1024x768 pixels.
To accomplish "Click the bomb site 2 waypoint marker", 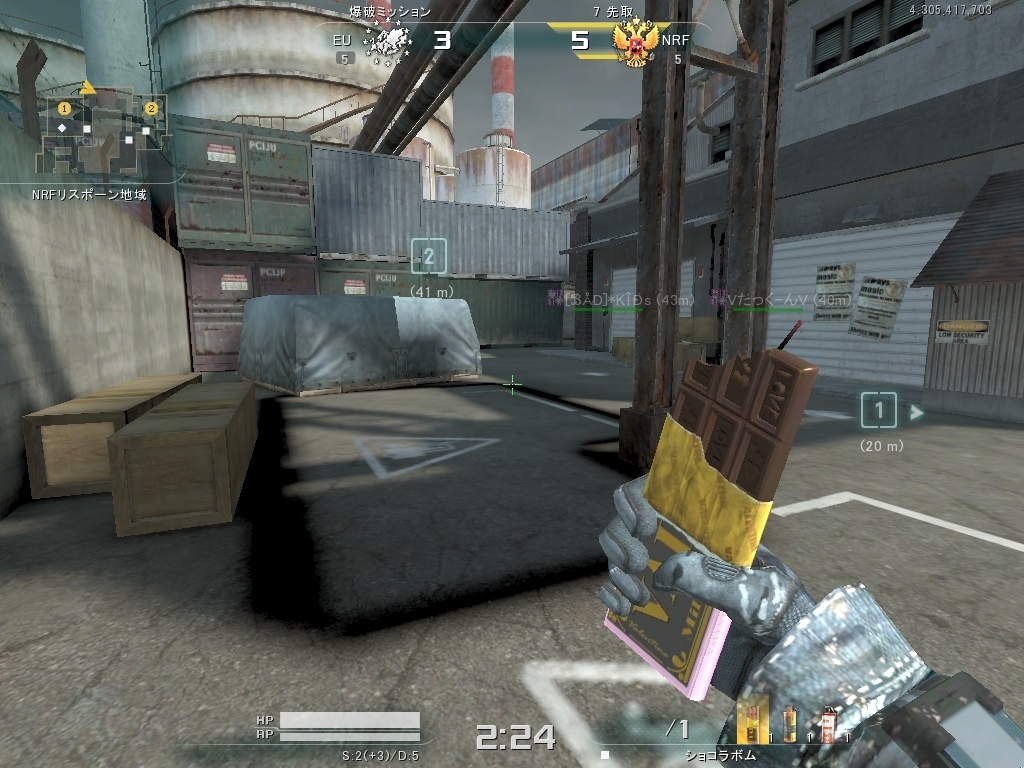I will coord(429,257).
